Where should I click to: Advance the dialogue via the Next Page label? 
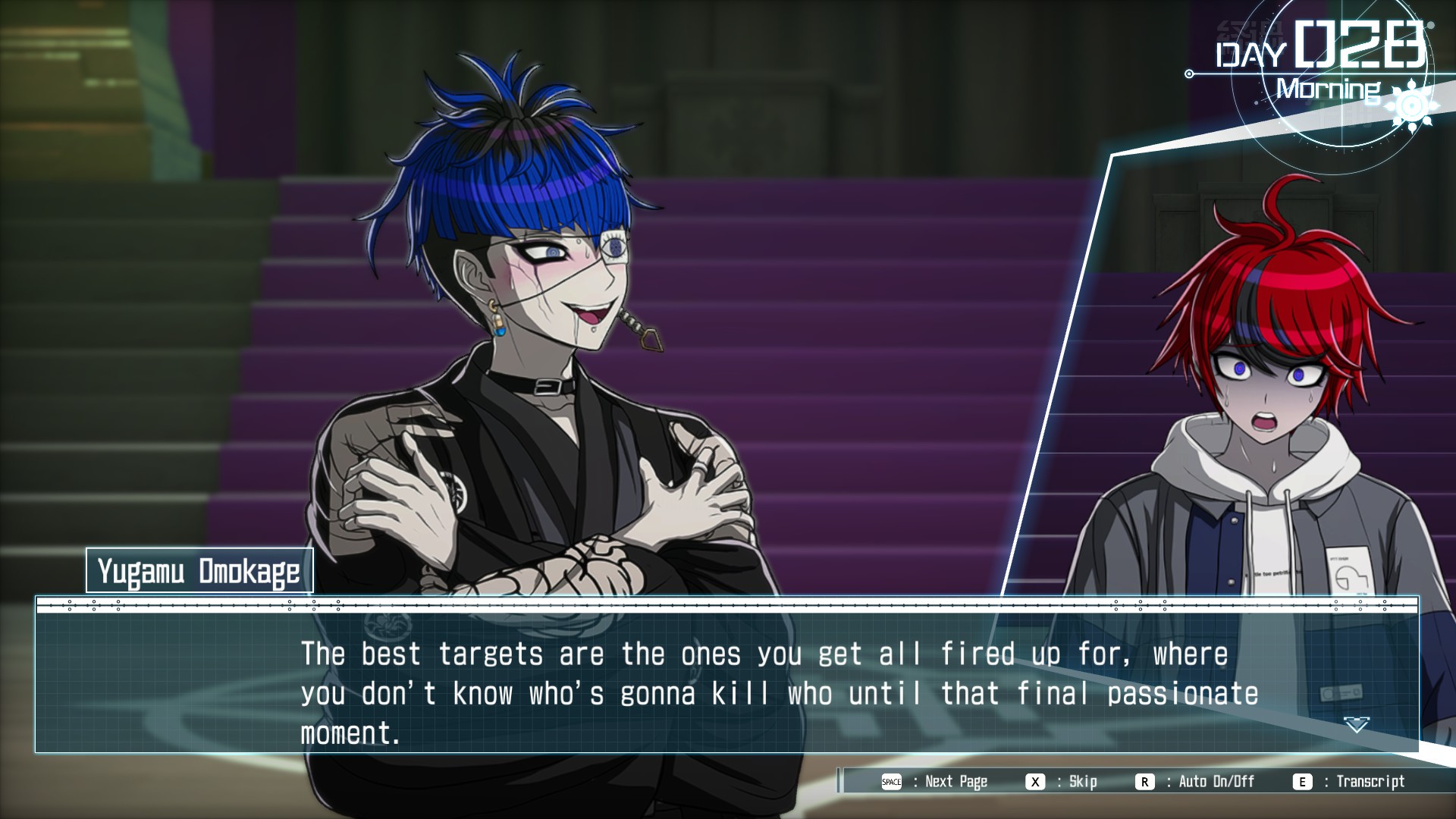click(955, 782)
